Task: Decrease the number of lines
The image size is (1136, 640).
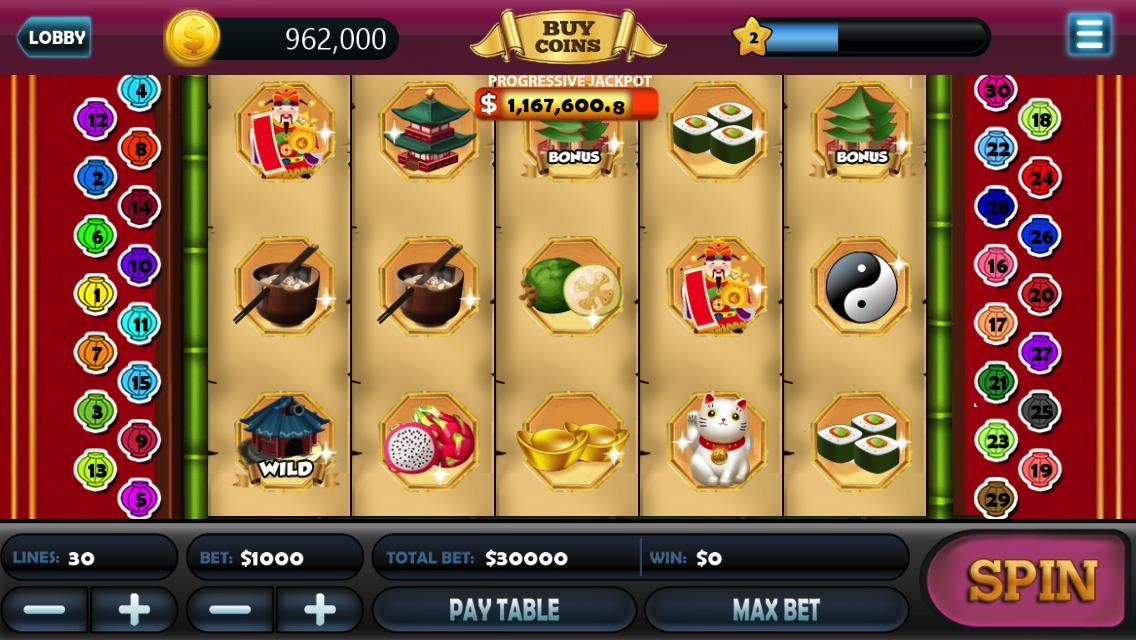Action: 44,609
